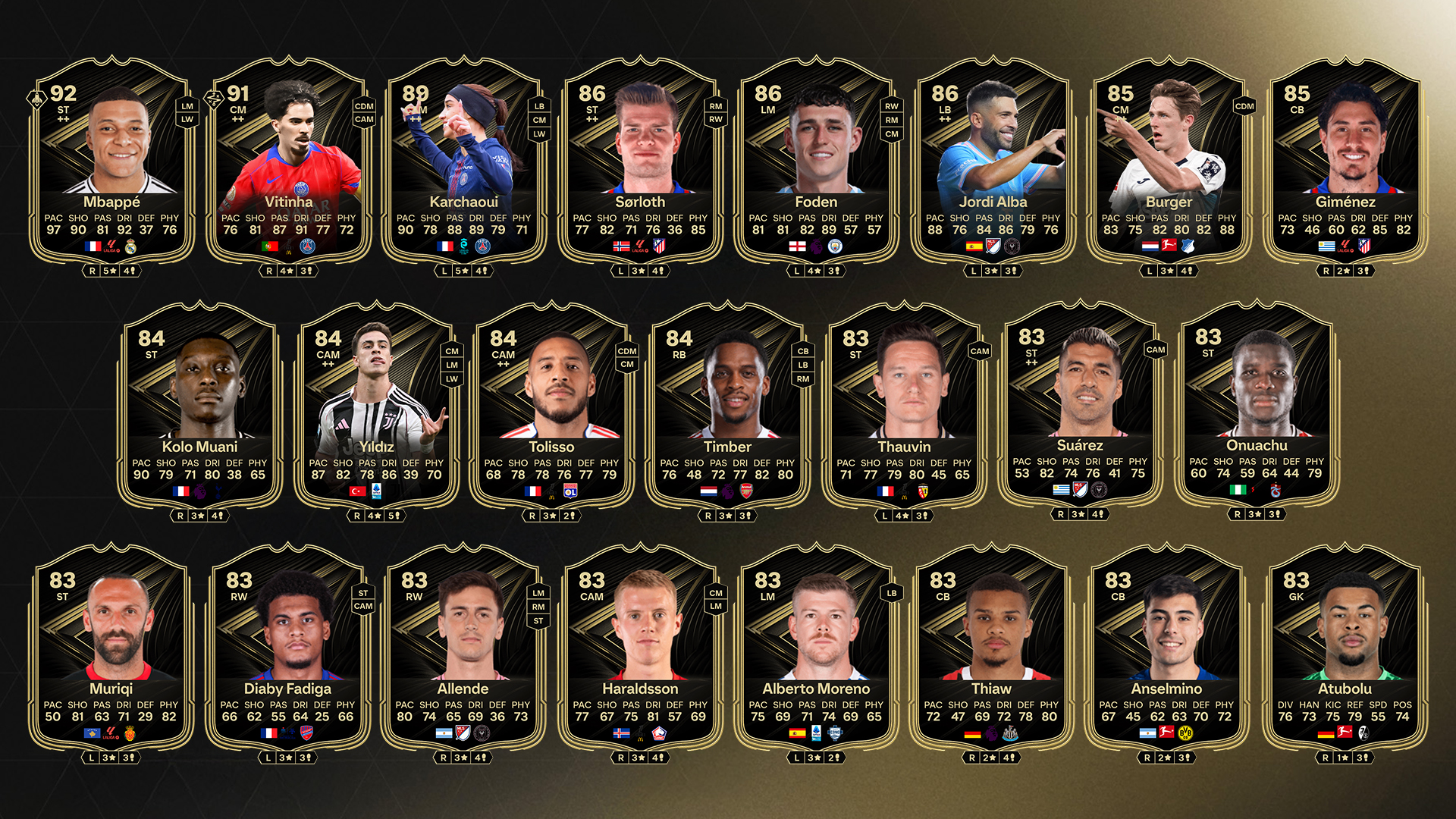
Task: Click Thauvin's player name
Action: (x=904, y=447)
